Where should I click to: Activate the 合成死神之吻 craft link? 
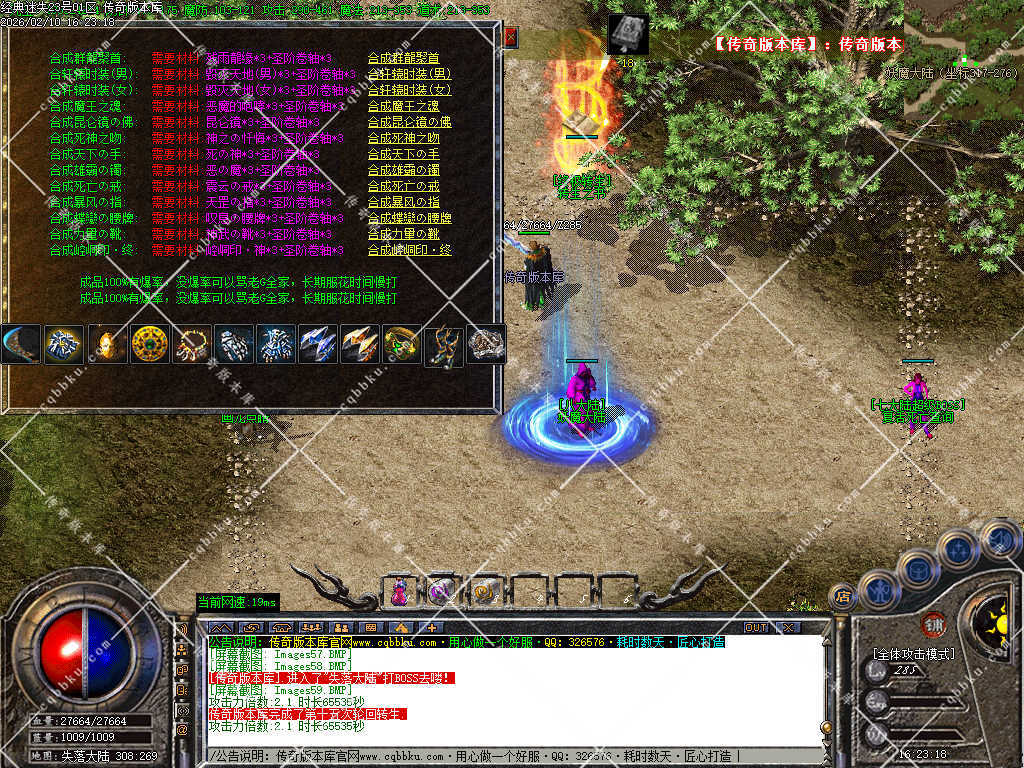point(403,138)
